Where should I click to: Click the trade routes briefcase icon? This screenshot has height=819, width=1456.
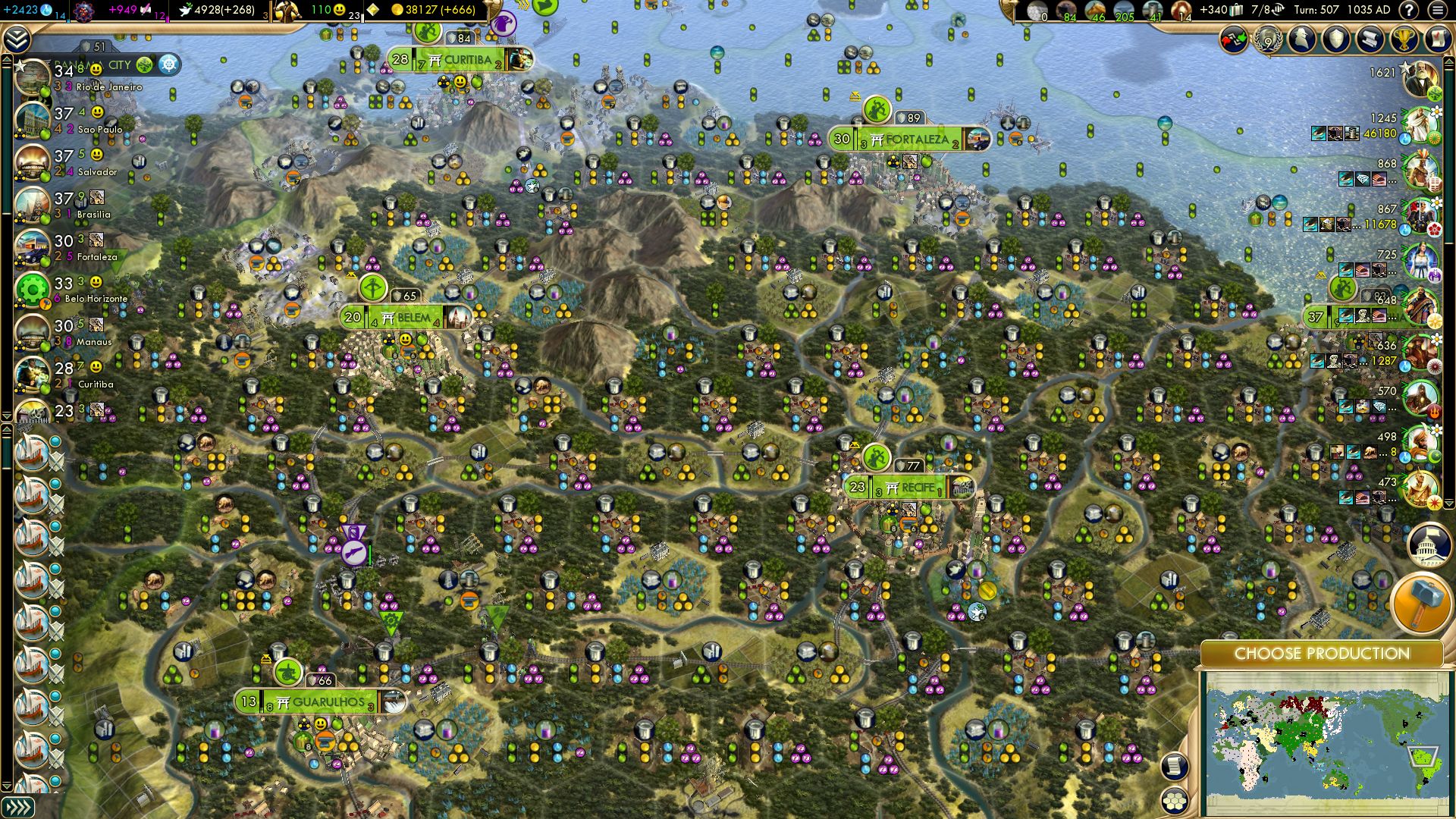1236,10
